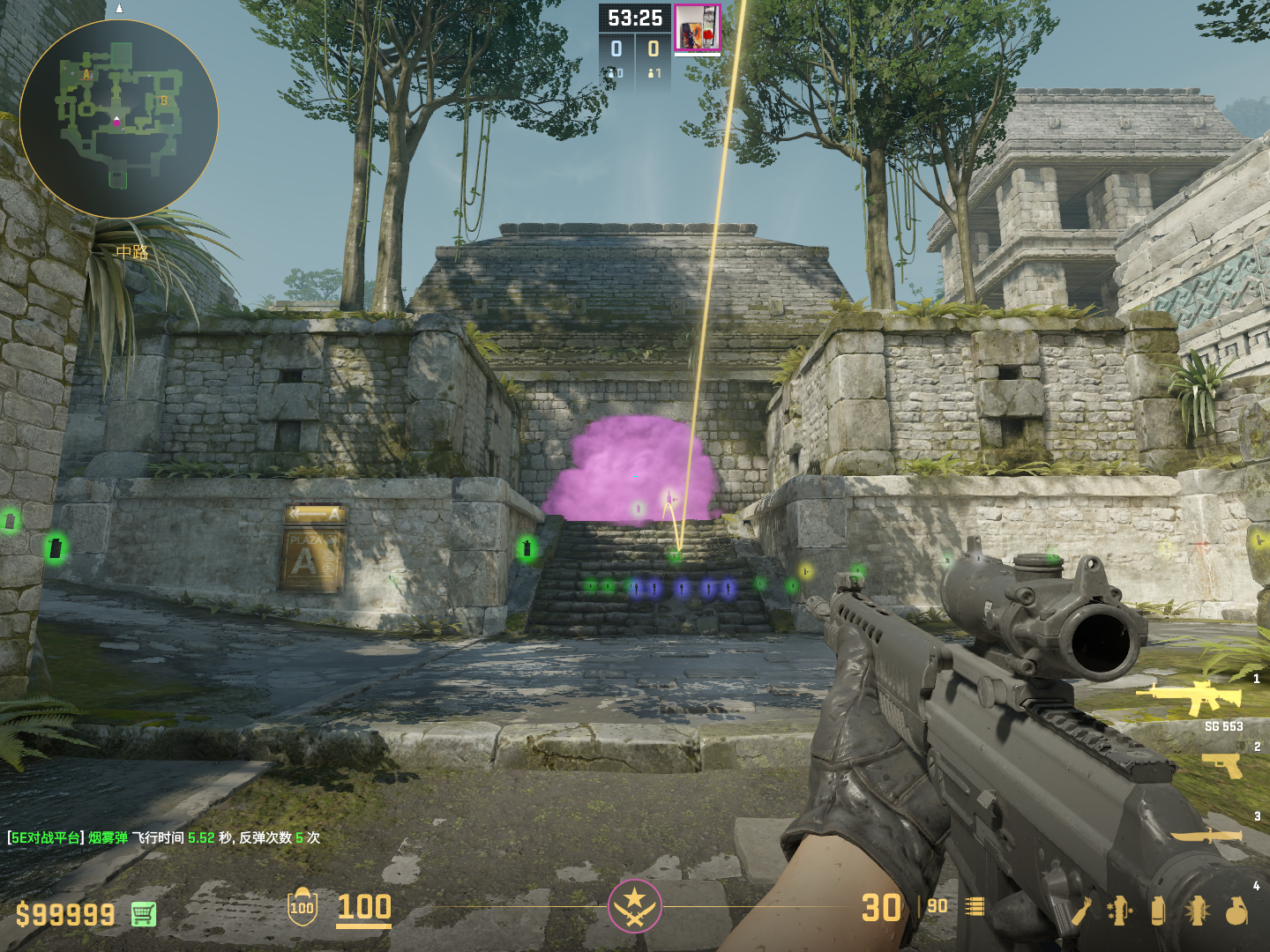The image size is (1270, 952).
Task: Select the SG 553 rifle slot
Action: 1191,697
